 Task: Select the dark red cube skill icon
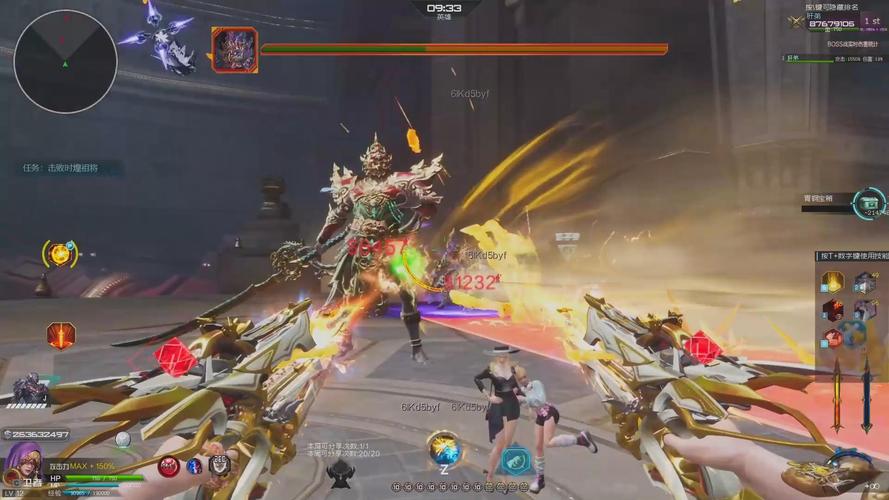[x=833, y=309]
